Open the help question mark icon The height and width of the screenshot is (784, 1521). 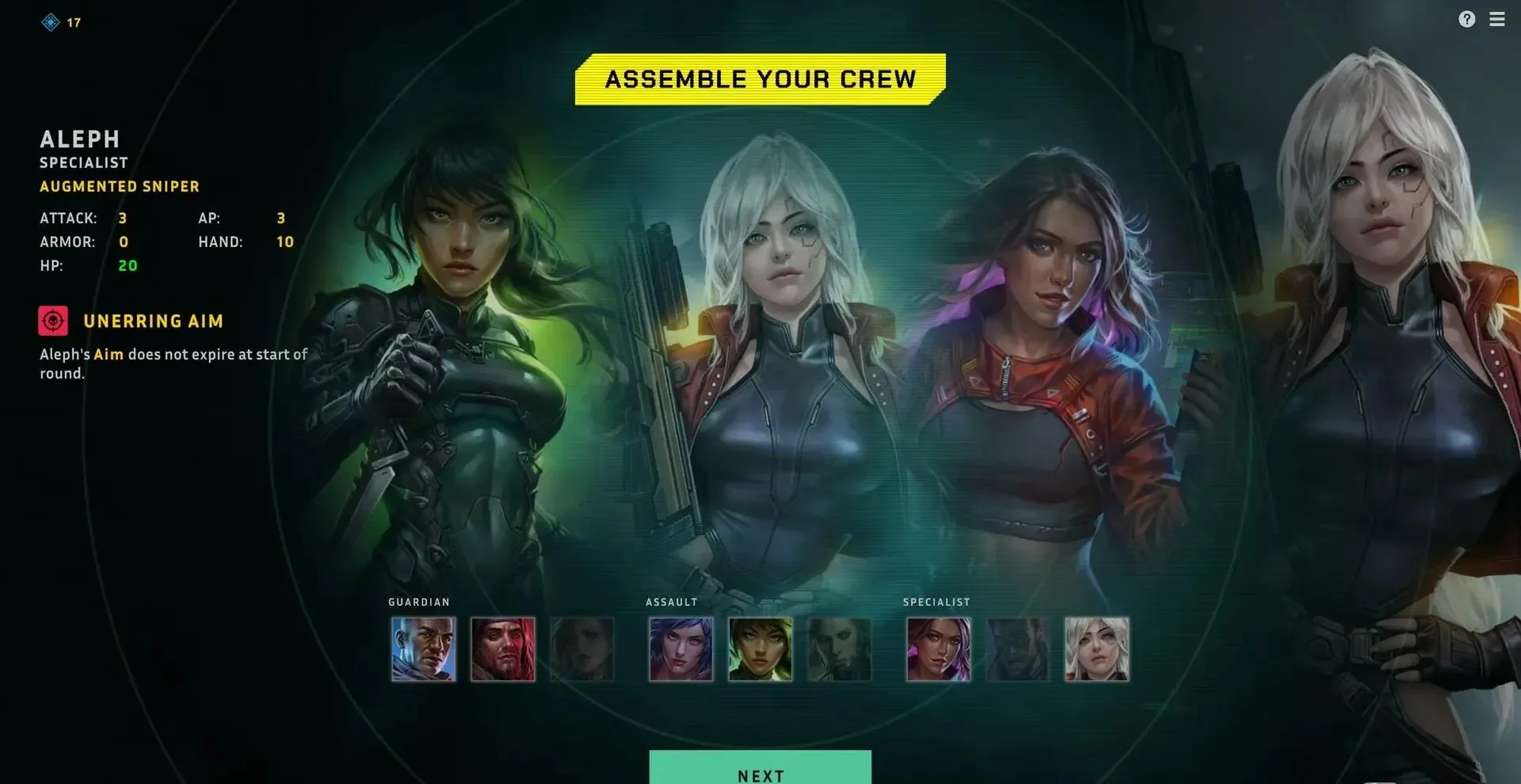tap(1466, 20)
